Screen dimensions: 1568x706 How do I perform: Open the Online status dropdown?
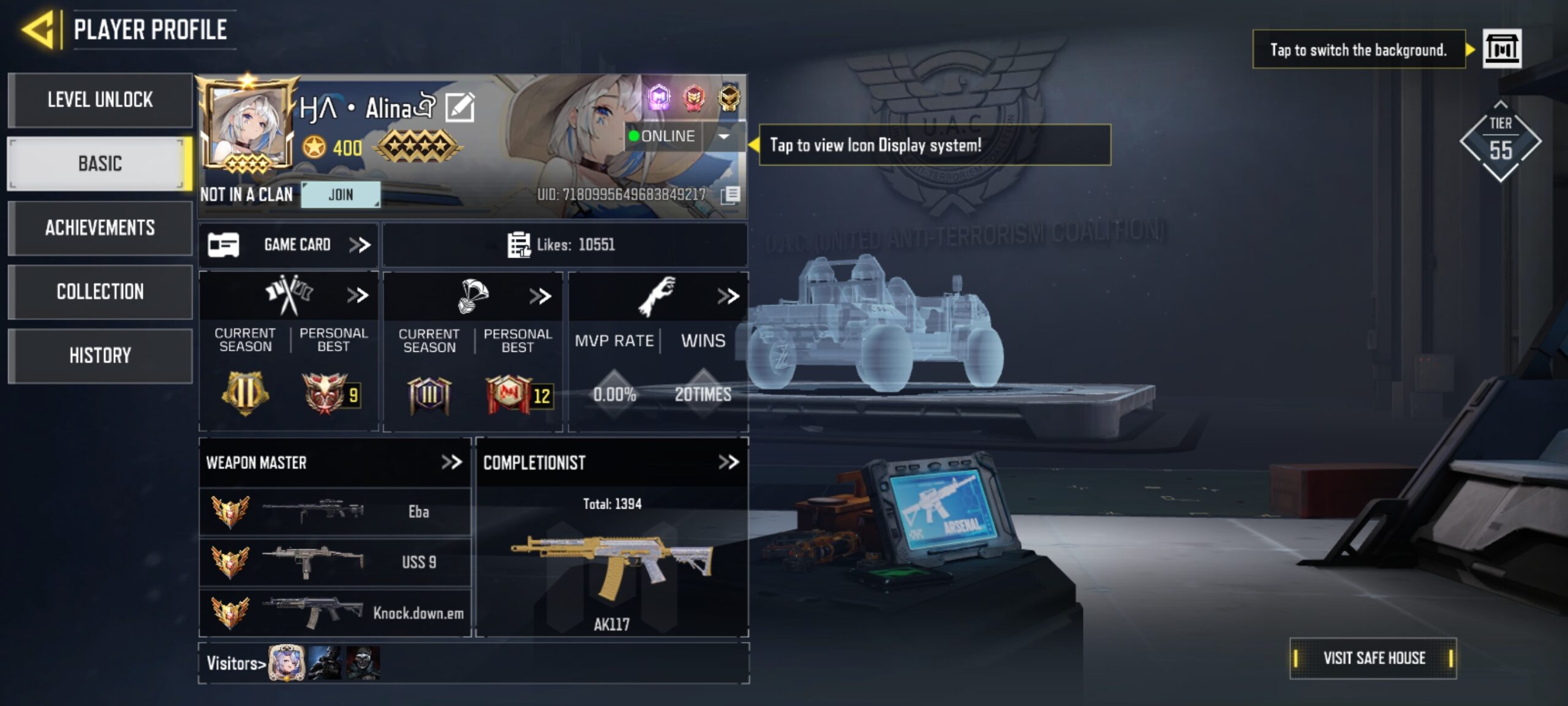click(723, 136)
